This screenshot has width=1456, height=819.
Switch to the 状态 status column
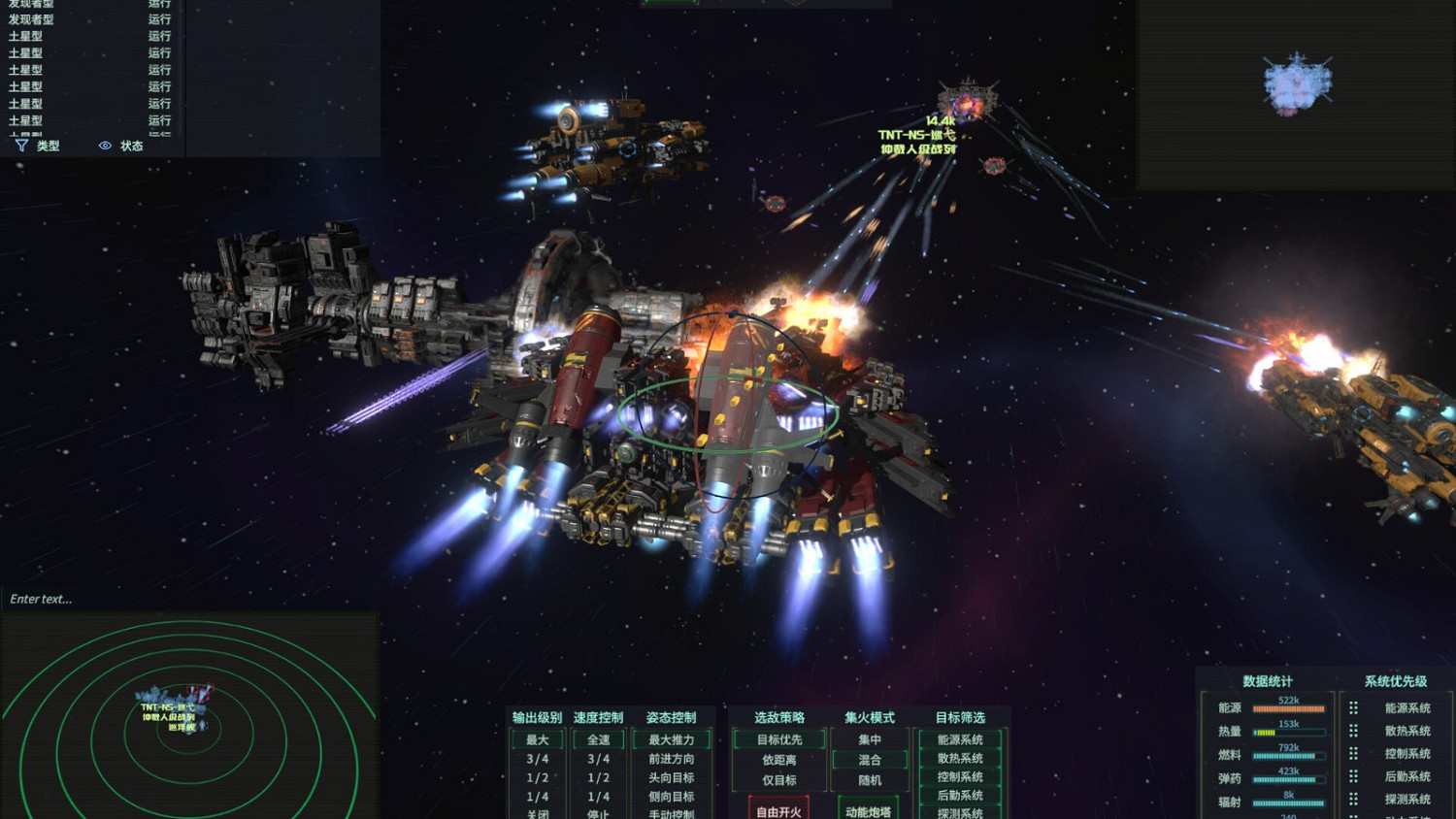131,147
